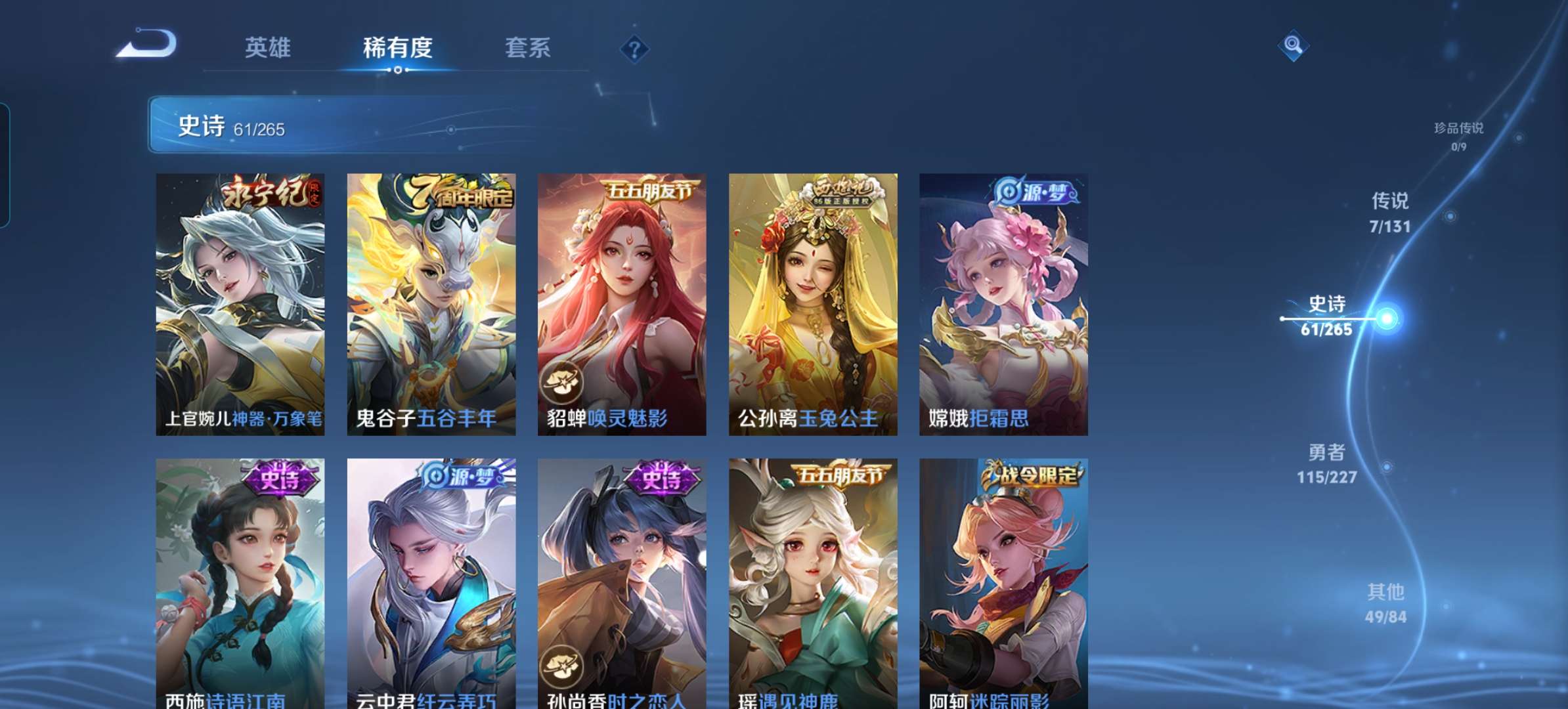Select 孙尚香 时之恋人 skin card
The height and width of the screenshot is (709, 1568).
pyautogui.click(x=622, y=583)
